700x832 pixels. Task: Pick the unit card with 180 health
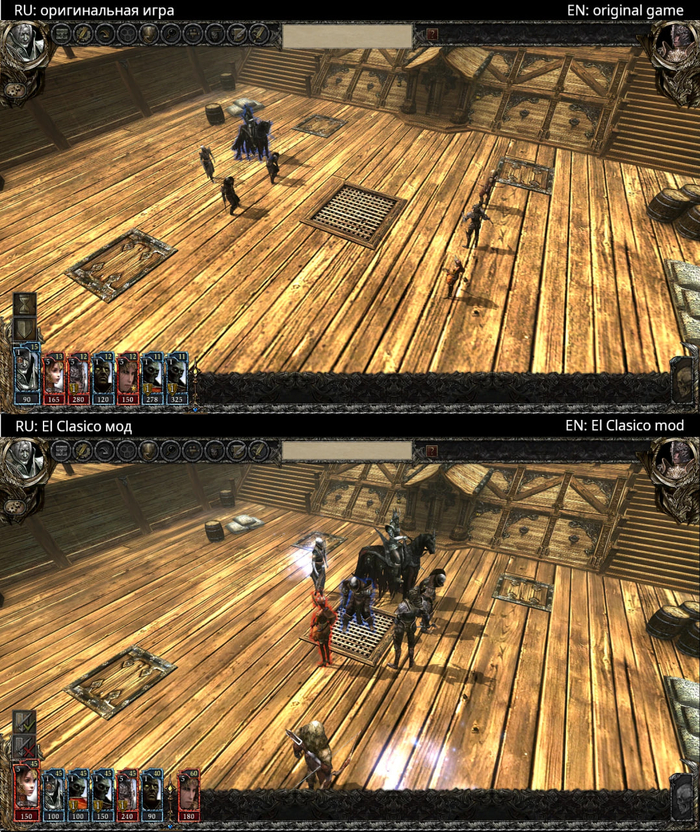188,792
